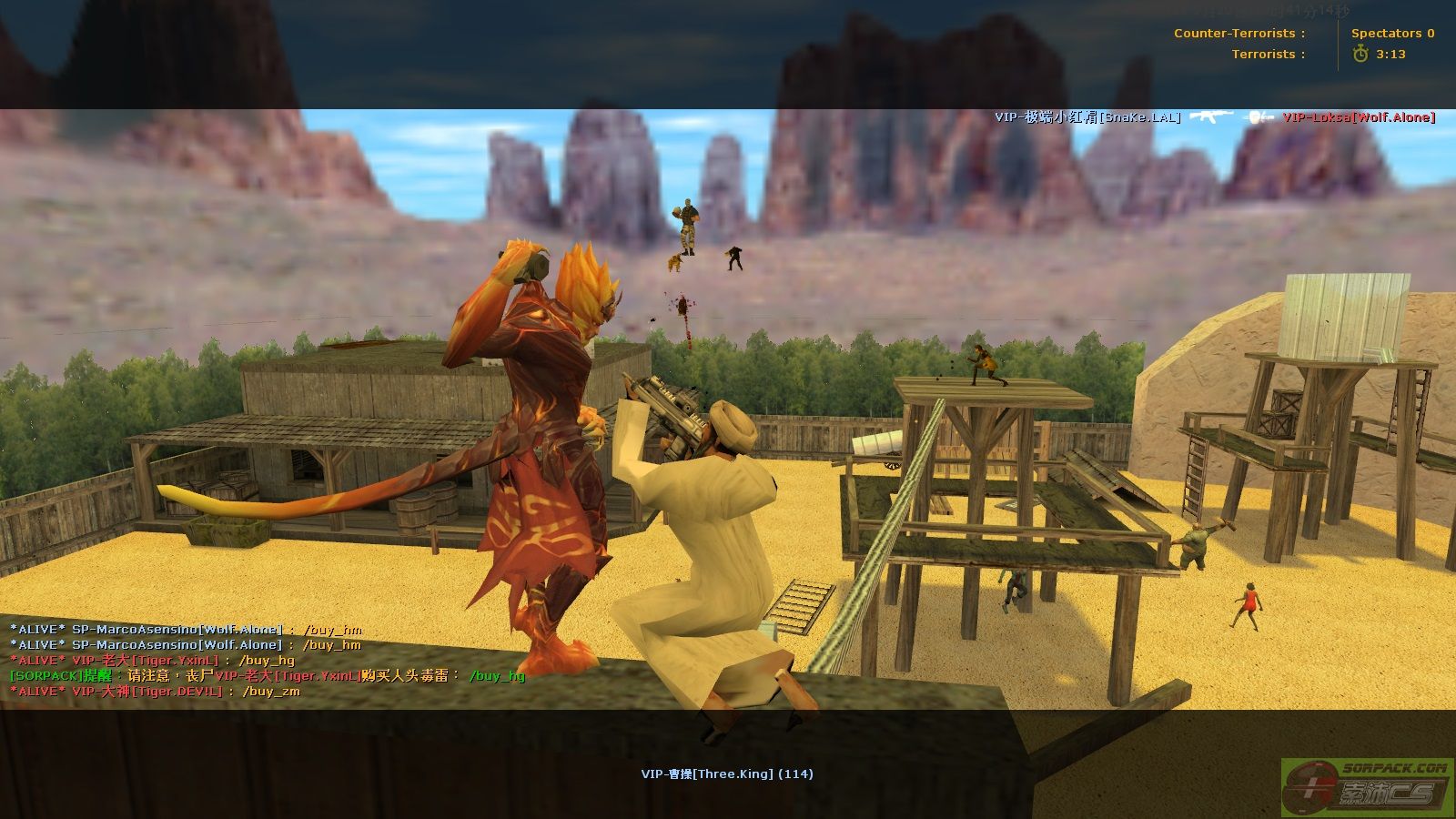The height and width of the screenshot is (819, 1456).
Task: Click VIP-老大's /buy_hg chat message
Action: (152, 661)
